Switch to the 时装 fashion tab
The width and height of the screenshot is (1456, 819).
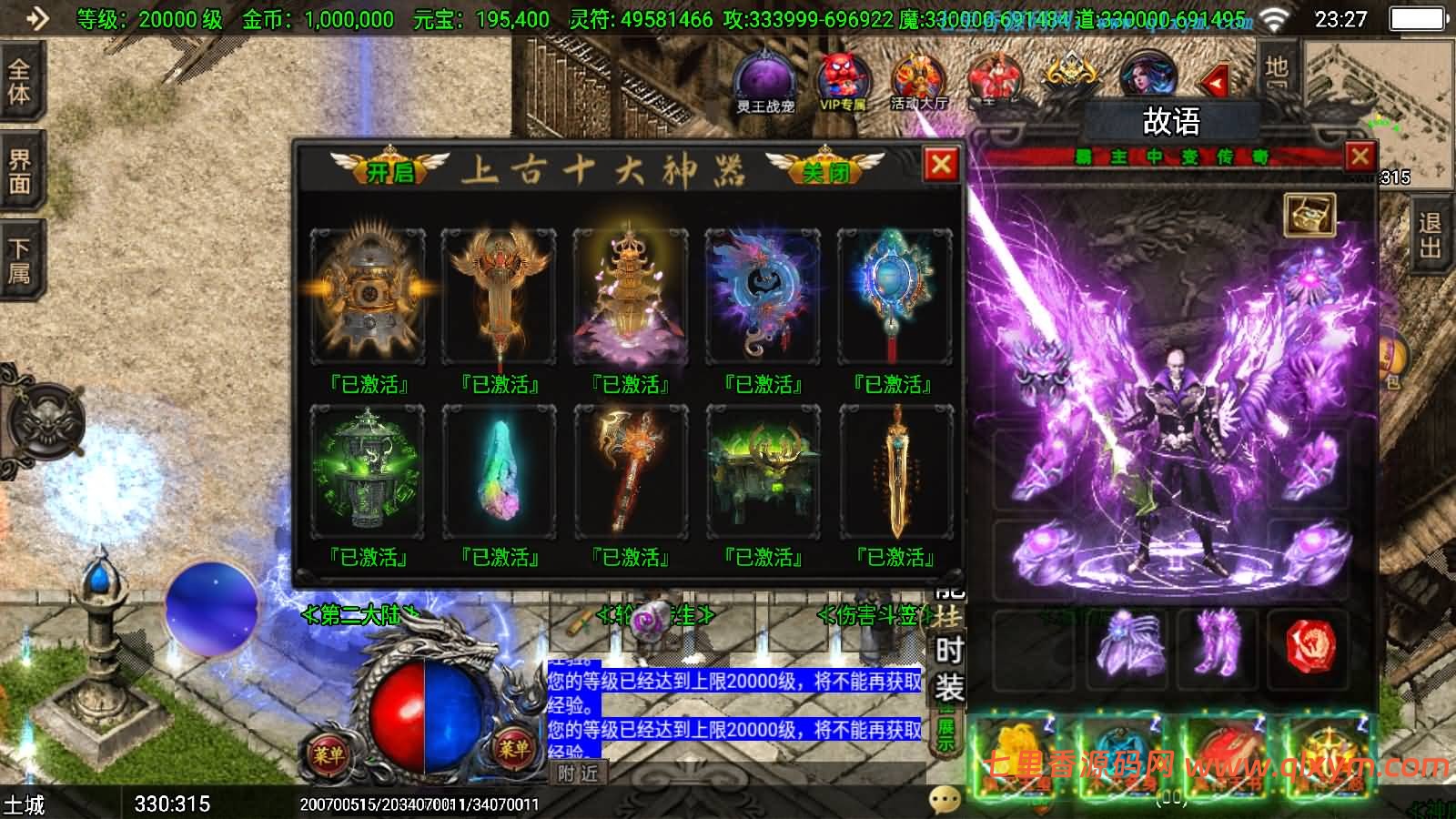[948, 669]
